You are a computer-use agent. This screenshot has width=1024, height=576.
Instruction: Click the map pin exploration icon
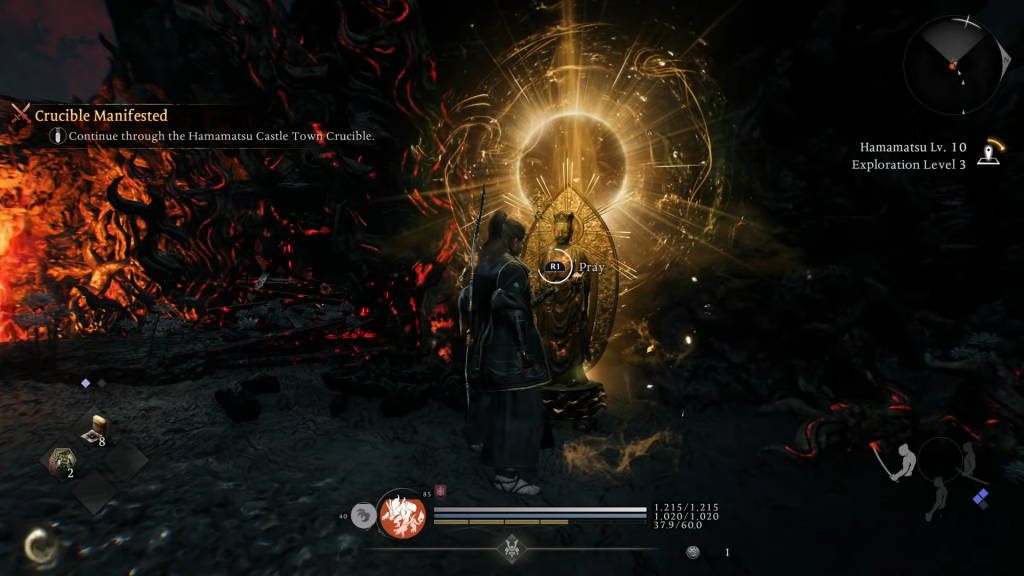click(x=989, y=152)
